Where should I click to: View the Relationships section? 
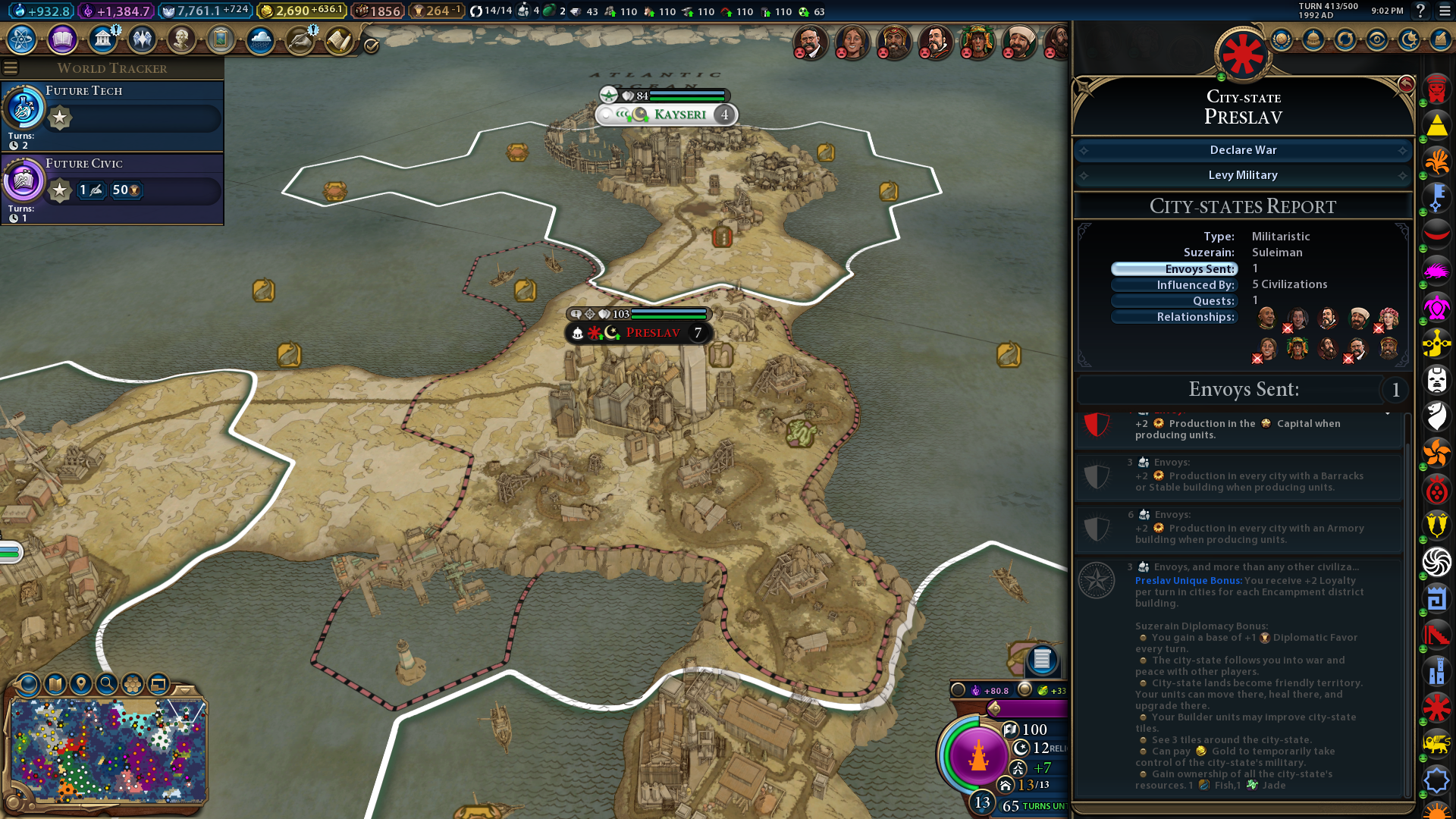[x=1174, y=317]
